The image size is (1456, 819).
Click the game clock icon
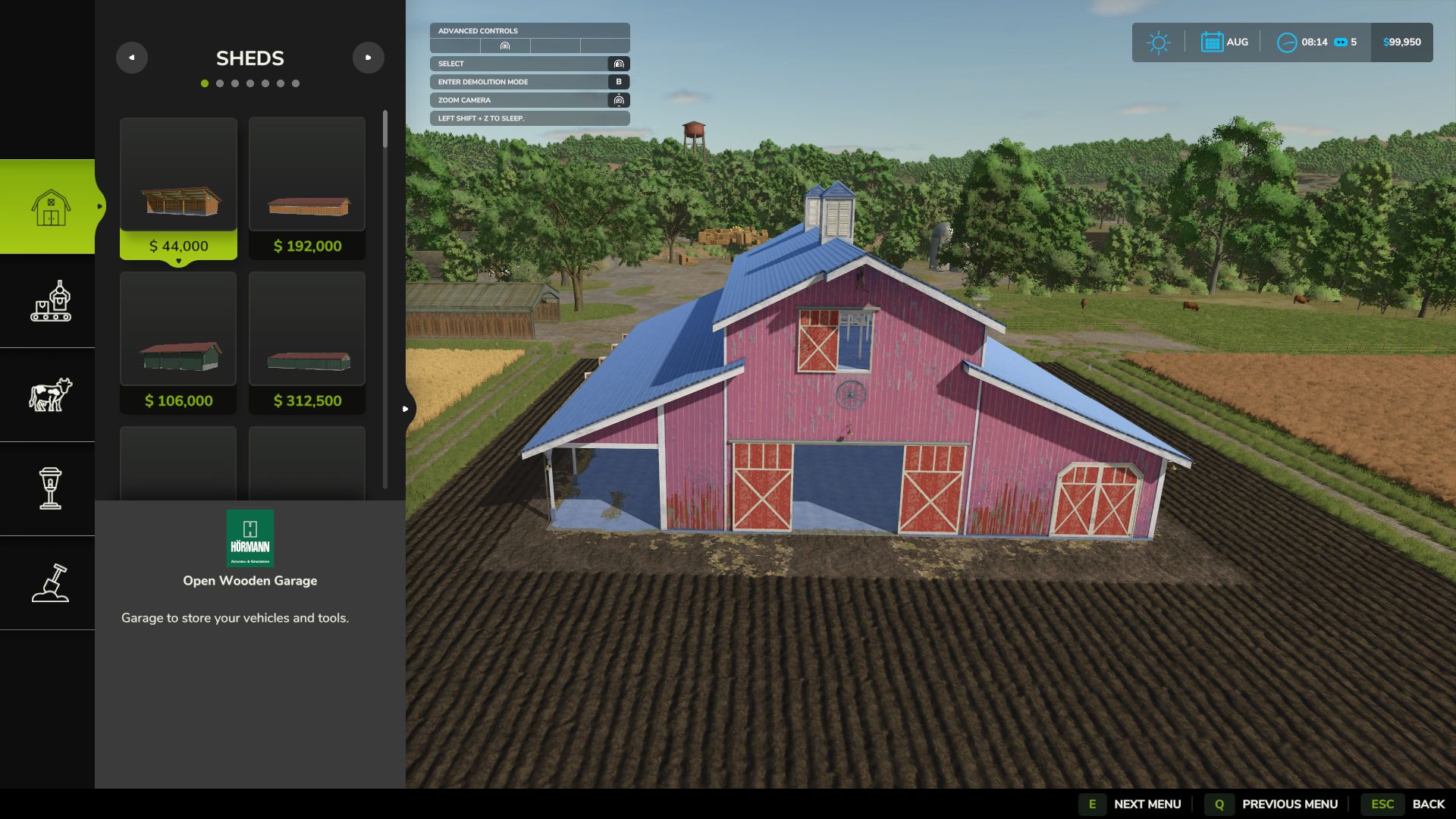click(1287, 42)
